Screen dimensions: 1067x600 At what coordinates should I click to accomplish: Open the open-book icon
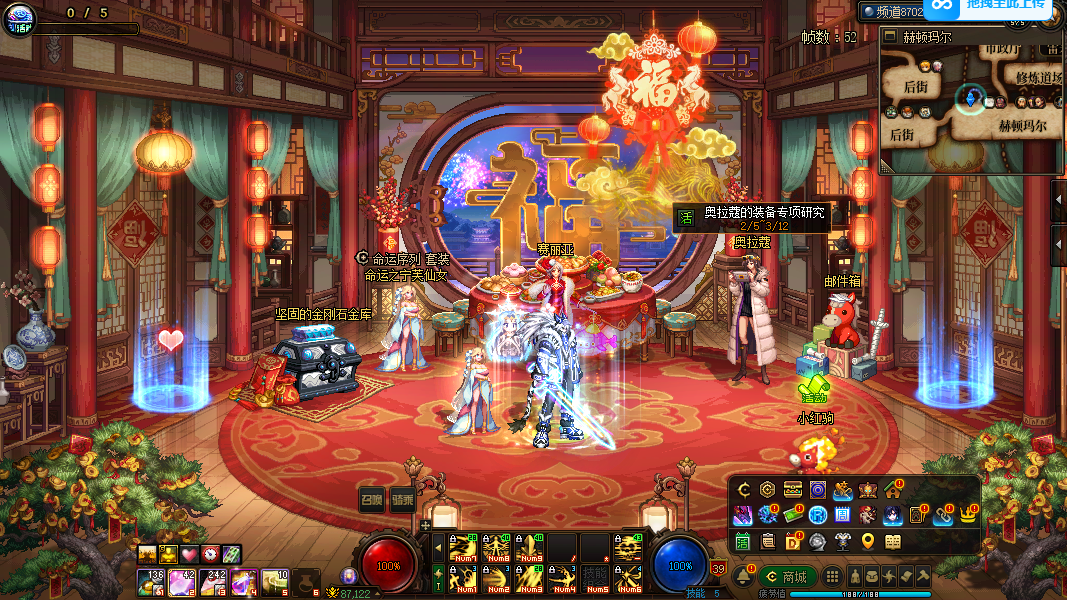click(892, 541)
